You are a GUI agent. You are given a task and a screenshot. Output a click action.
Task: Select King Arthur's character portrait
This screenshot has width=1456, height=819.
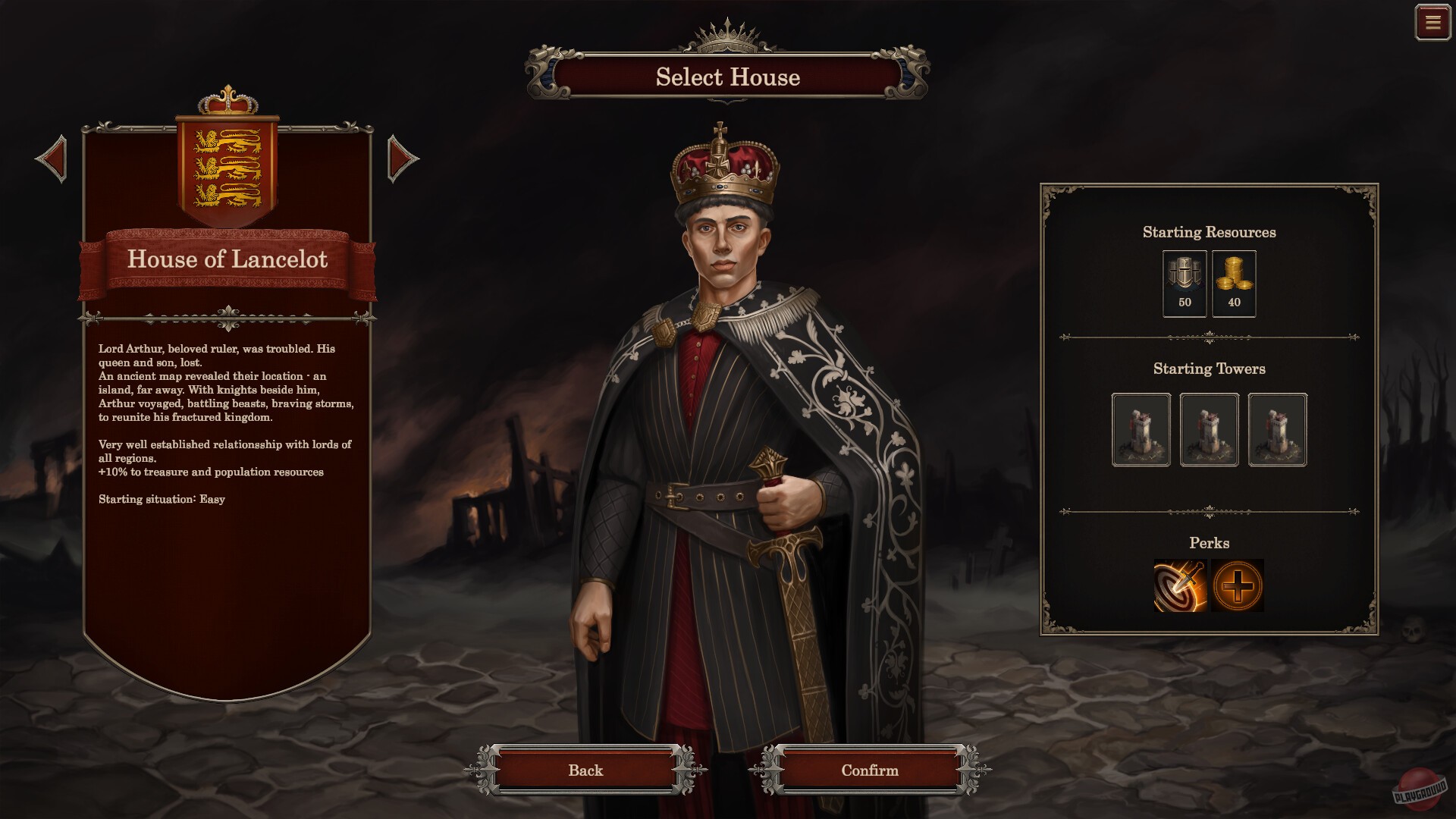[728, 417]
